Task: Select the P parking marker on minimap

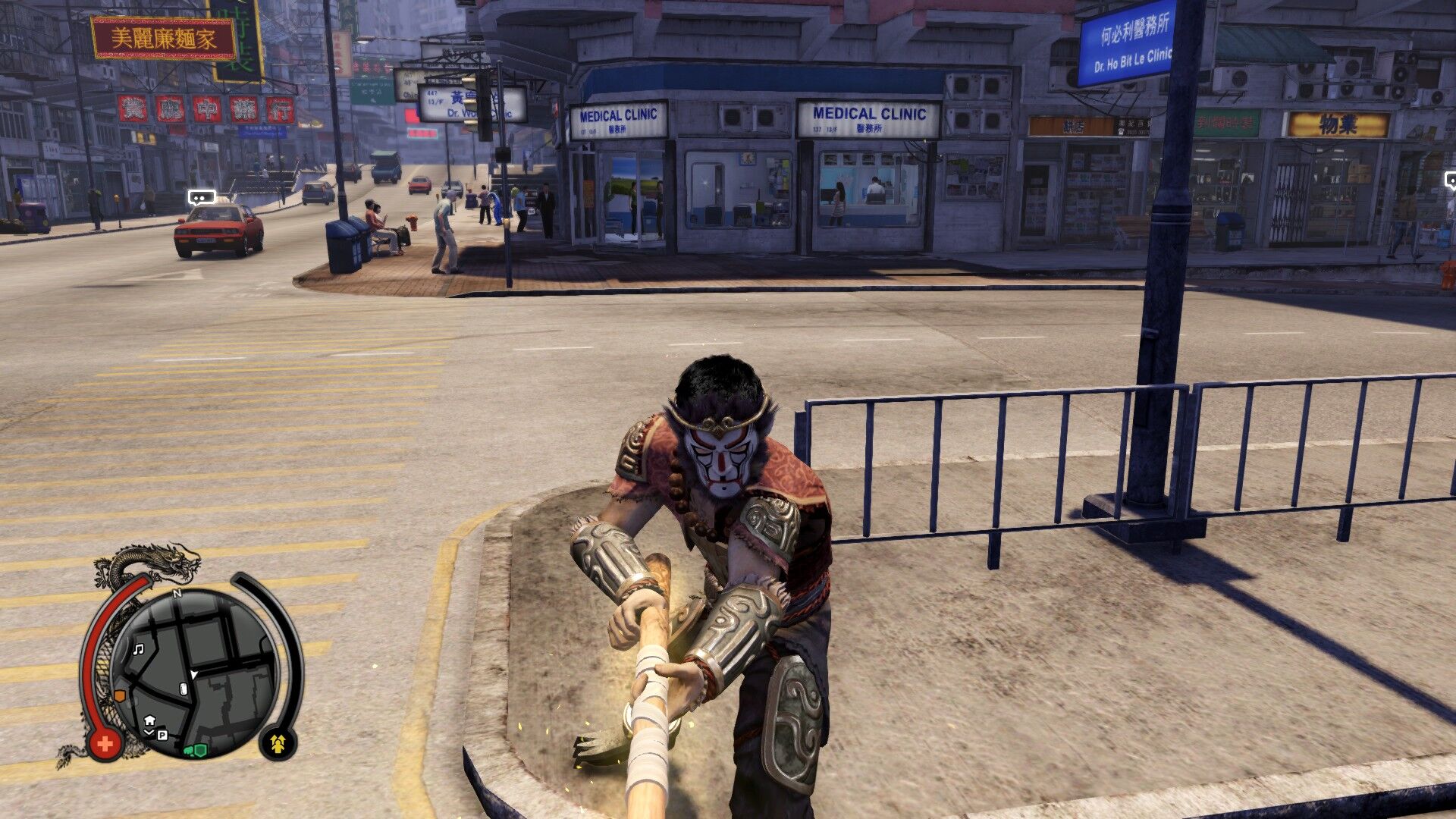Action: [162, 736]
